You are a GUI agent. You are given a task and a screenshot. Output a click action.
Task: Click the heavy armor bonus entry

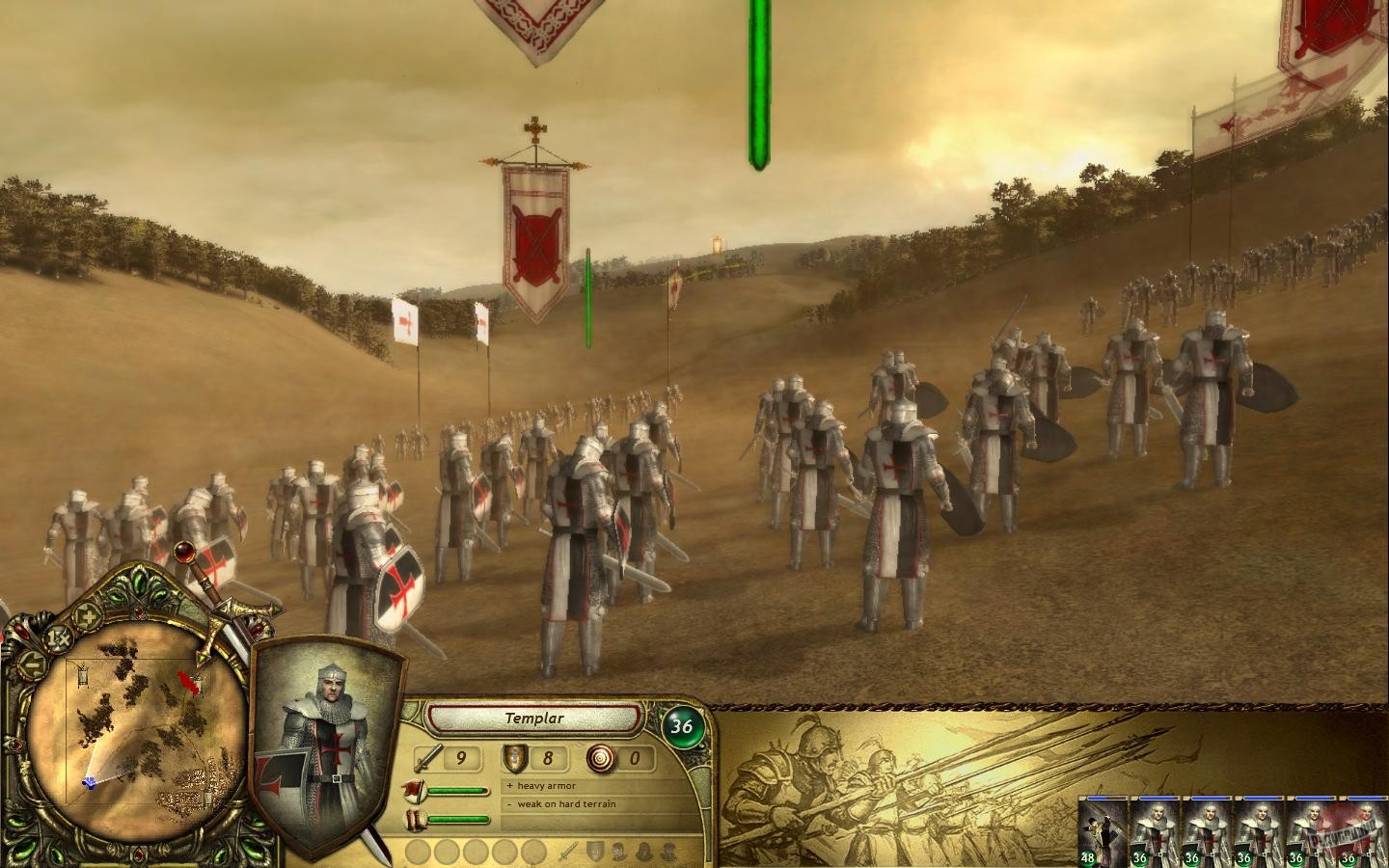541,785
